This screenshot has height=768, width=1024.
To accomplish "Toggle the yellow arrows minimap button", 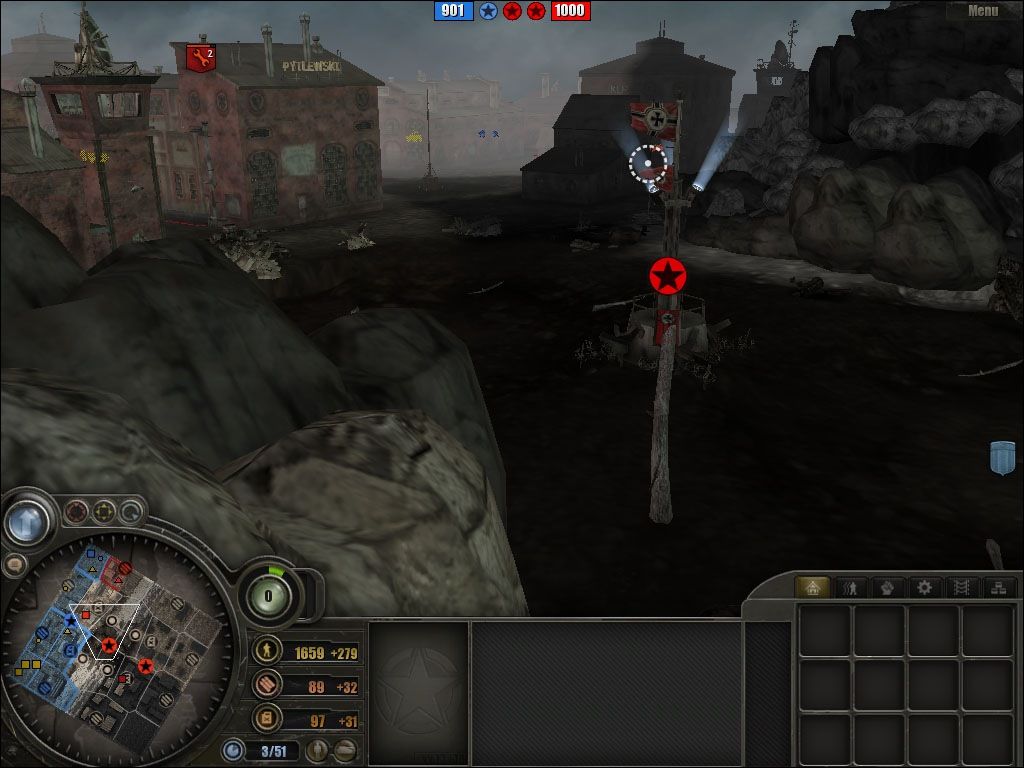I will click(104, 513).
